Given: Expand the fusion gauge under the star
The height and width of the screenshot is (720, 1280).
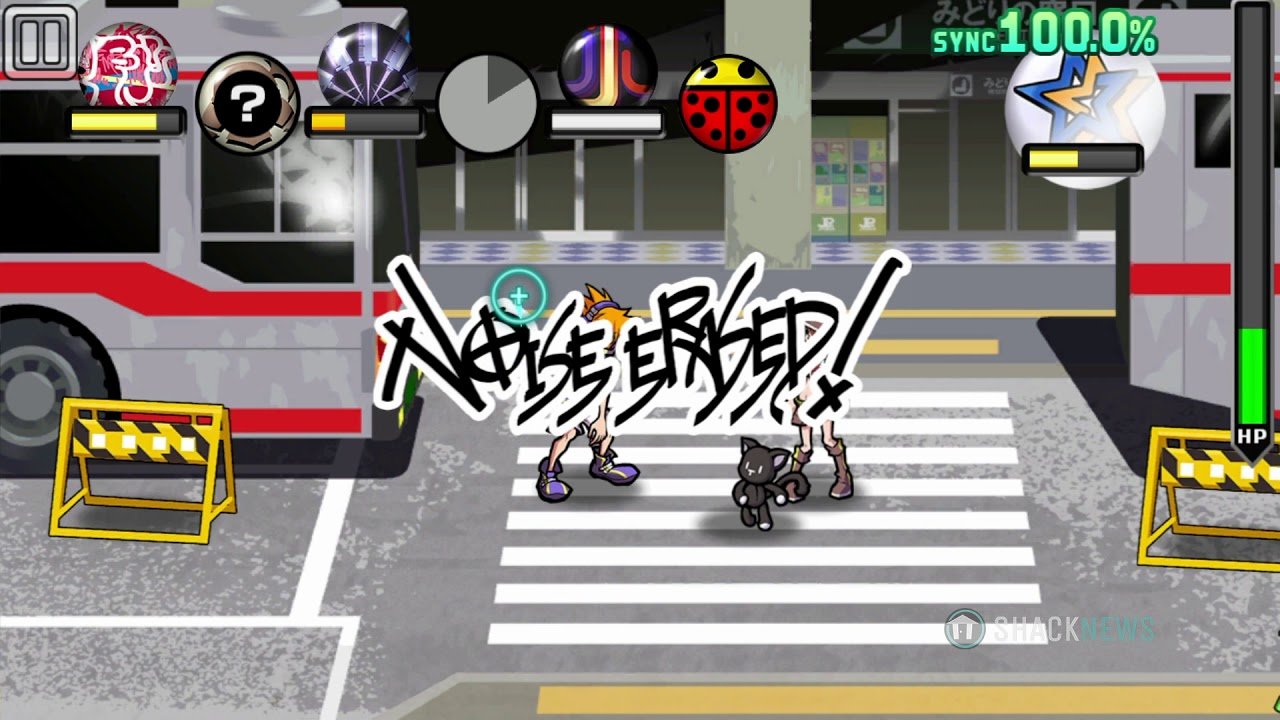Looking at the screenshot, I should coord(1081,157).
